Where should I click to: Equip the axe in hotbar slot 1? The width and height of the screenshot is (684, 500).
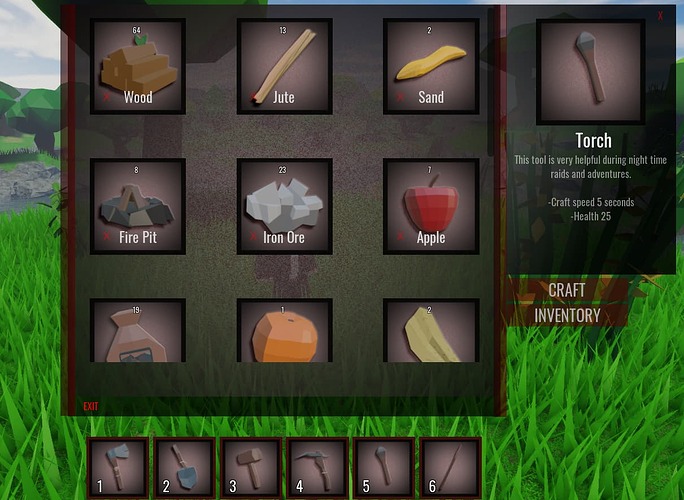coord(119,468)
